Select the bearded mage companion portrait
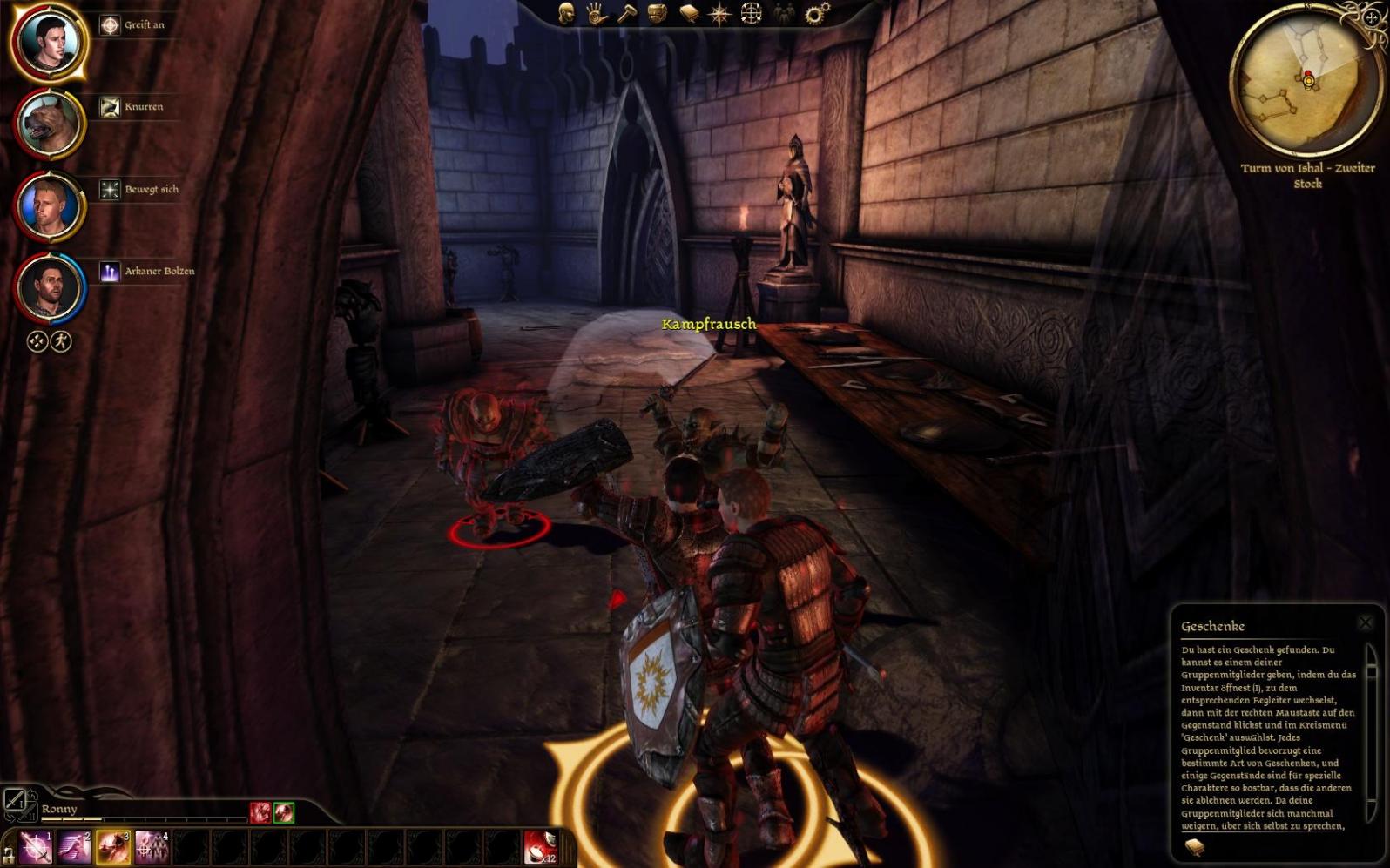The width and height of the screenshot is (1390, 868). [x=49, y=287]
